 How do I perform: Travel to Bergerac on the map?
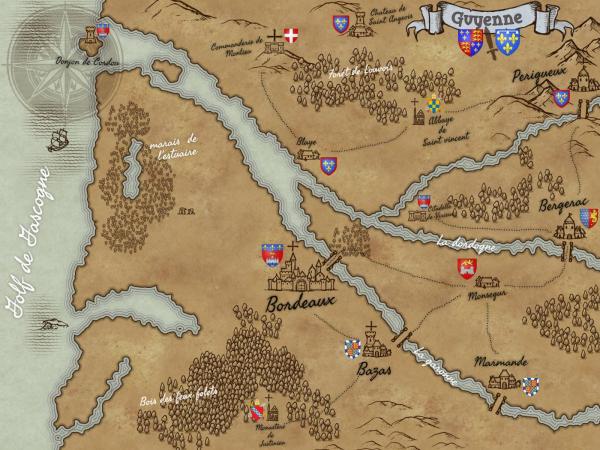pos(566,226)
